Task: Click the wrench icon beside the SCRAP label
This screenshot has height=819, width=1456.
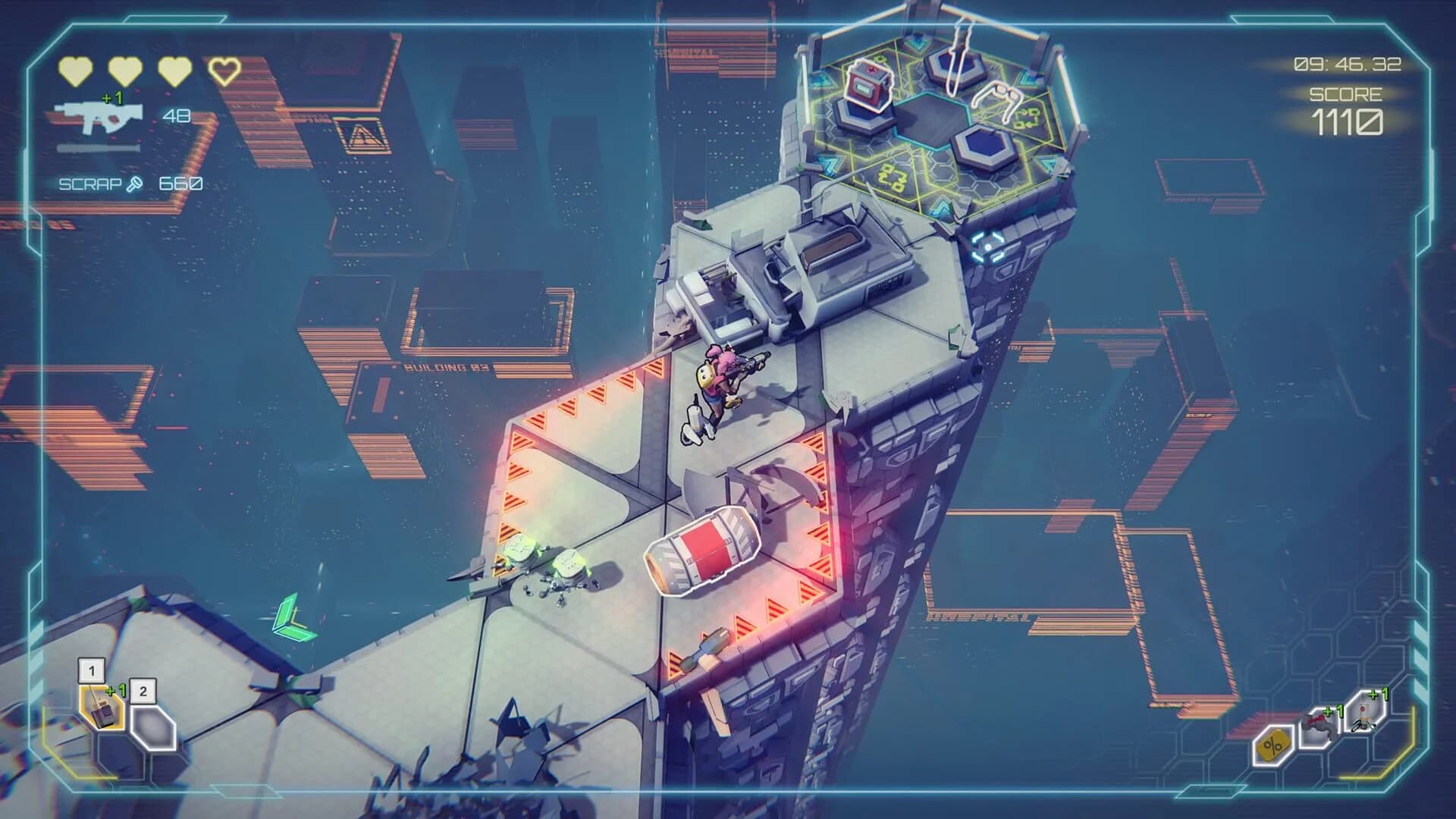Action: click(x=133, y=182)
